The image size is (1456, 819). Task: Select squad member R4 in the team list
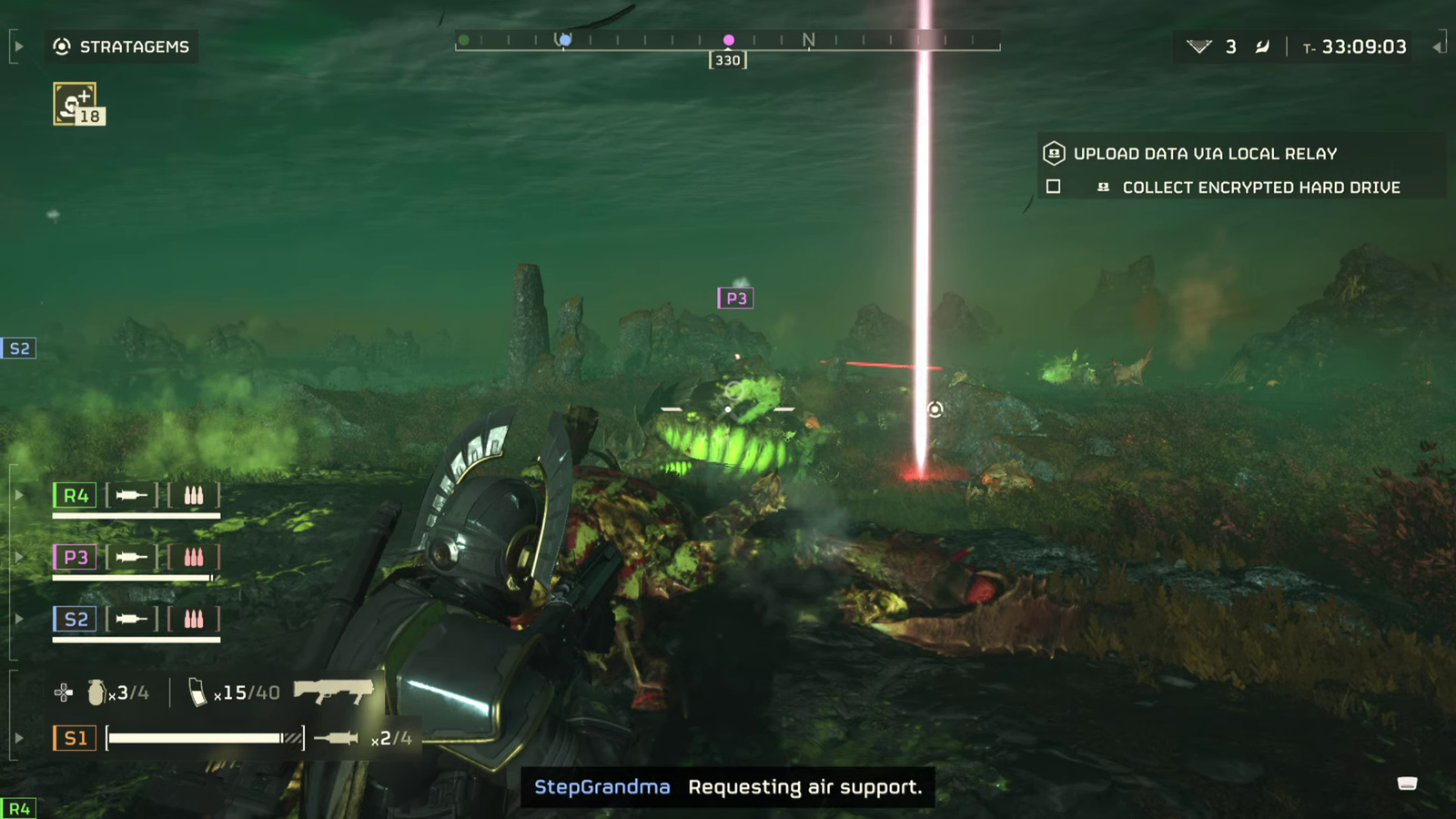click(76, 496)
